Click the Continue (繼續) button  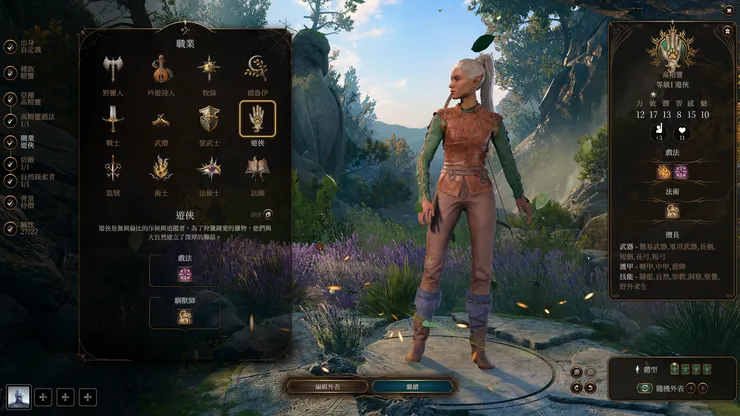coord(413,385)
